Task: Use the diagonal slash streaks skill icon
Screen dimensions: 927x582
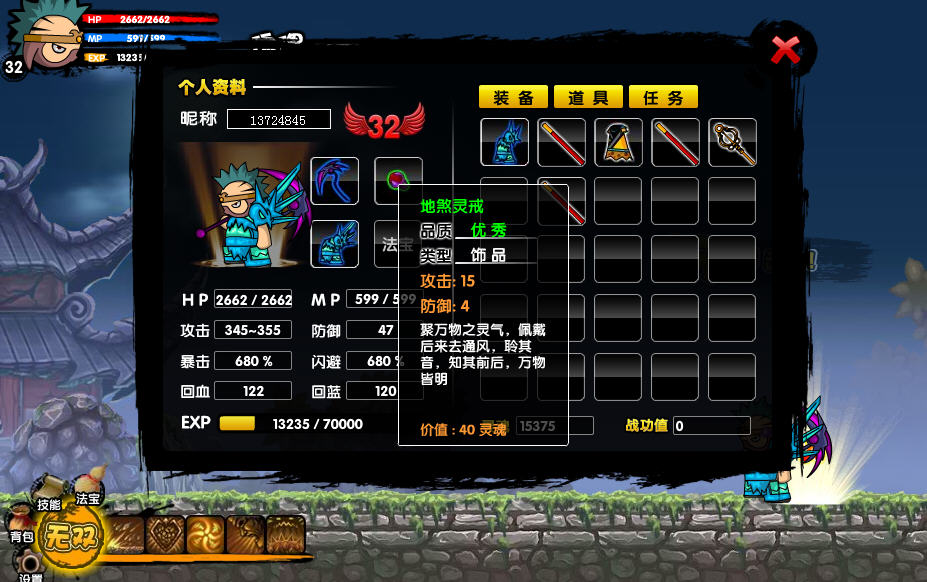Action: [125, 535]
